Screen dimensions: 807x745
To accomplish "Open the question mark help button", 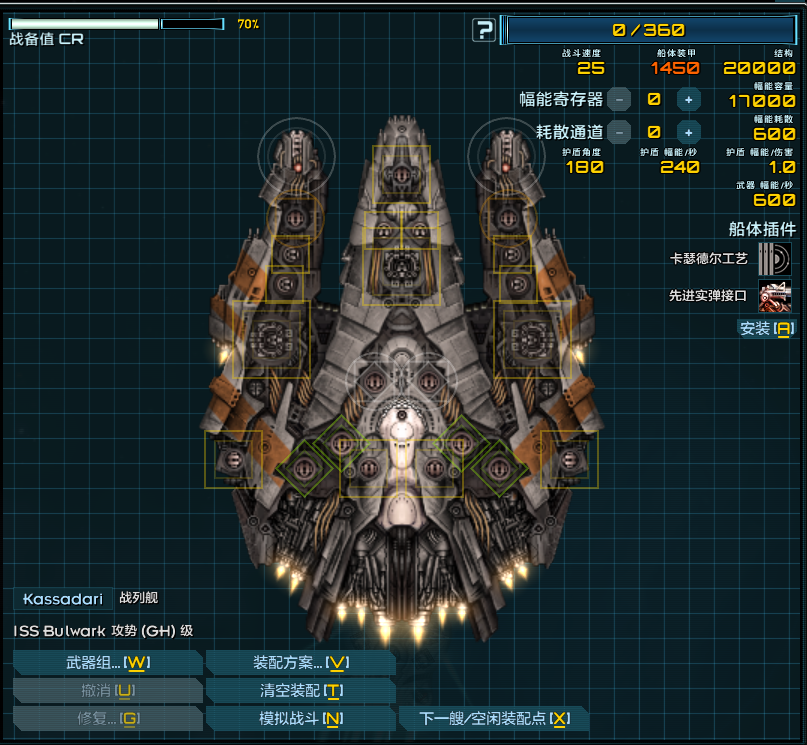I will (x=484, y=30).
